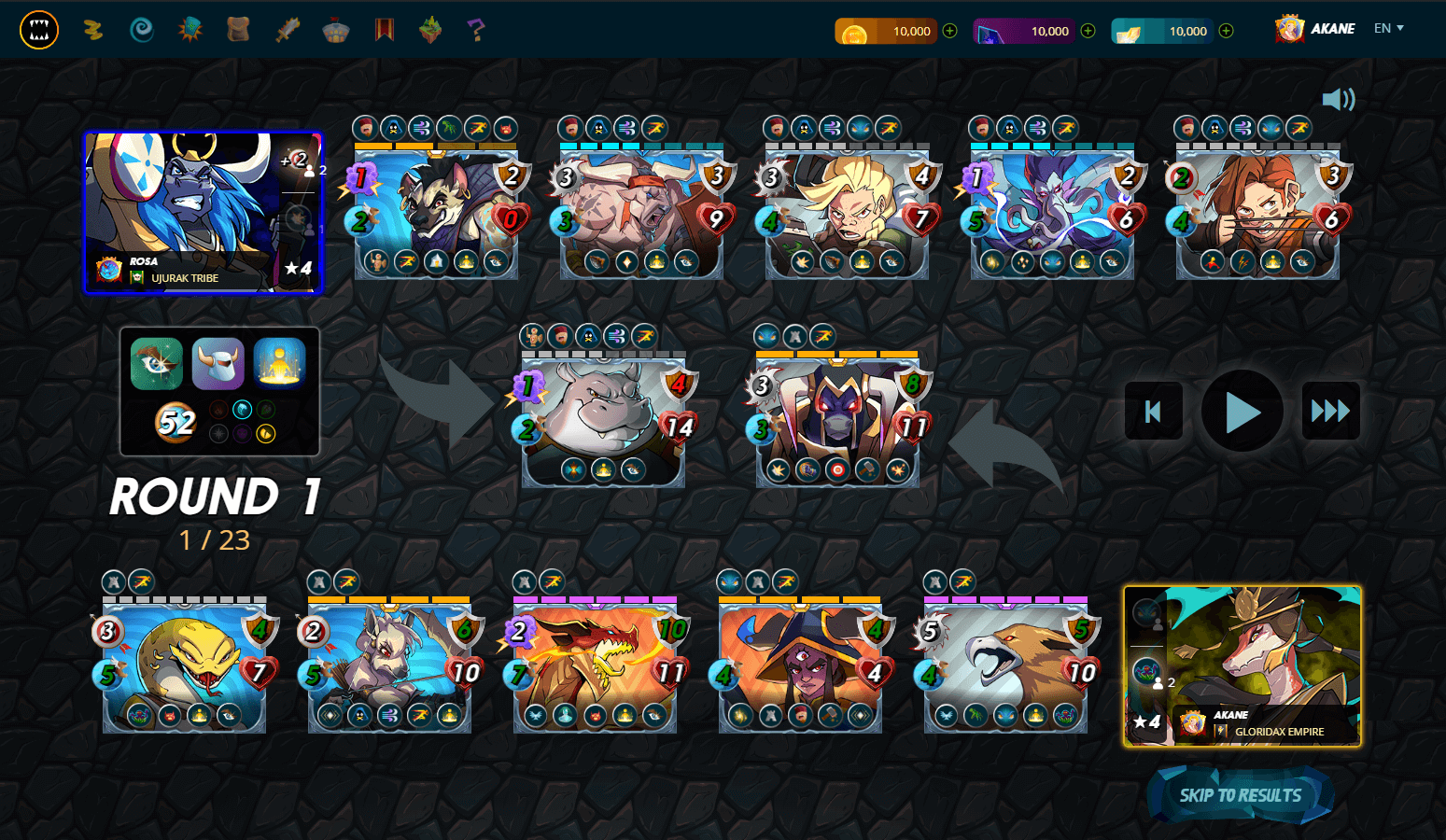Open the items bag icon
Screen dimensions: 1446x840
[x=237, y=29]
